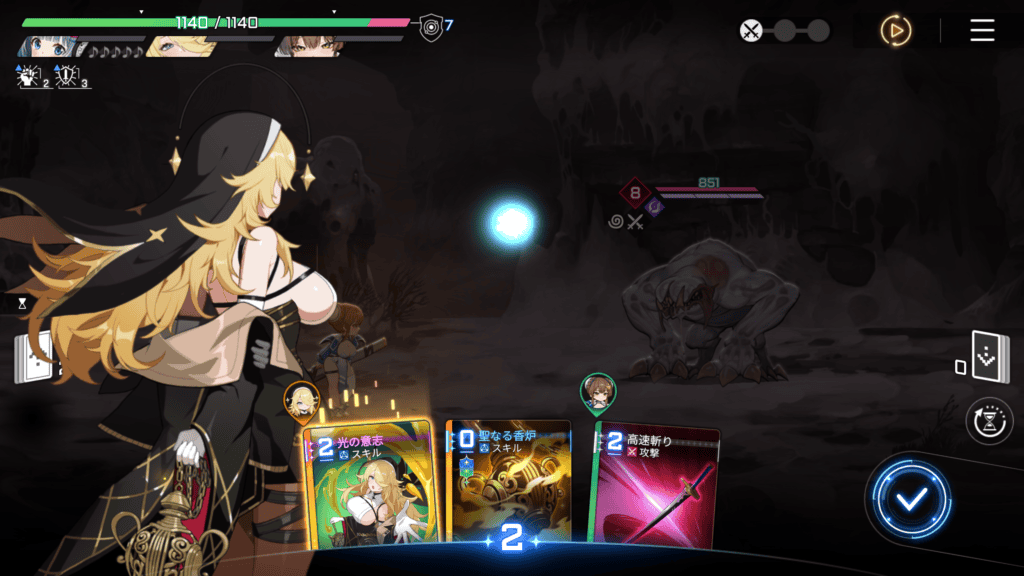
Task: Check the shield icon next to the health bar
Action: [431, 25]
